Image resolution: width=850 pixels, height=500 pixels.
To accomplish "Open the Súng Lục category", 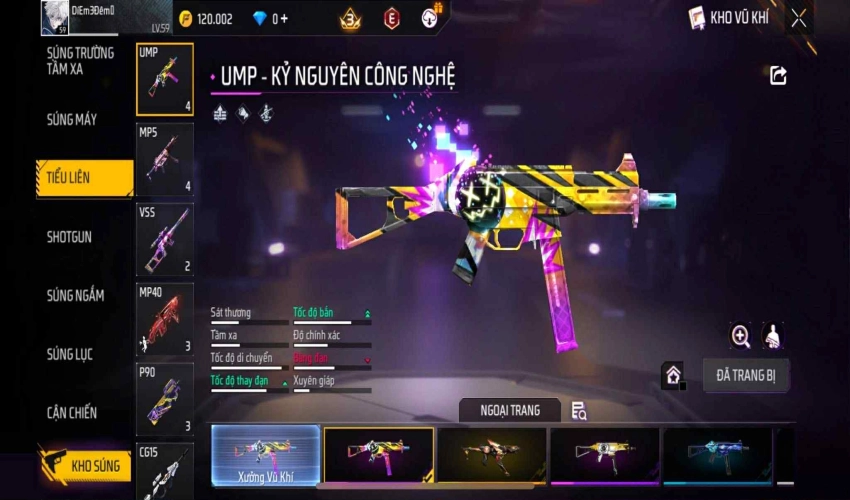I will [x=70, y=354].
